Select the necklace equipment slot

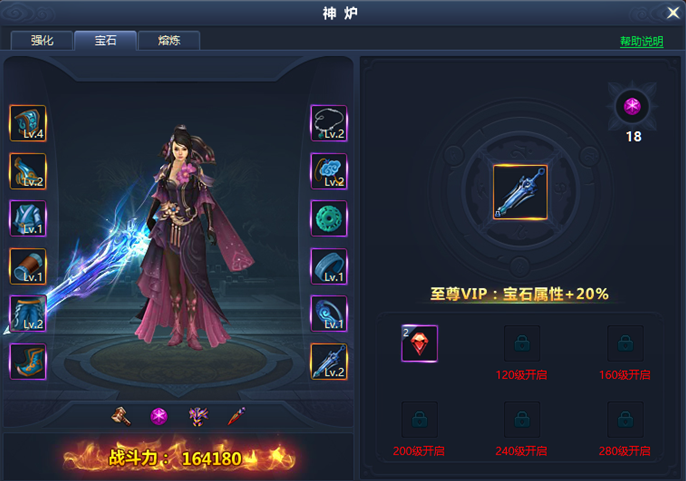tap(329, 123)
